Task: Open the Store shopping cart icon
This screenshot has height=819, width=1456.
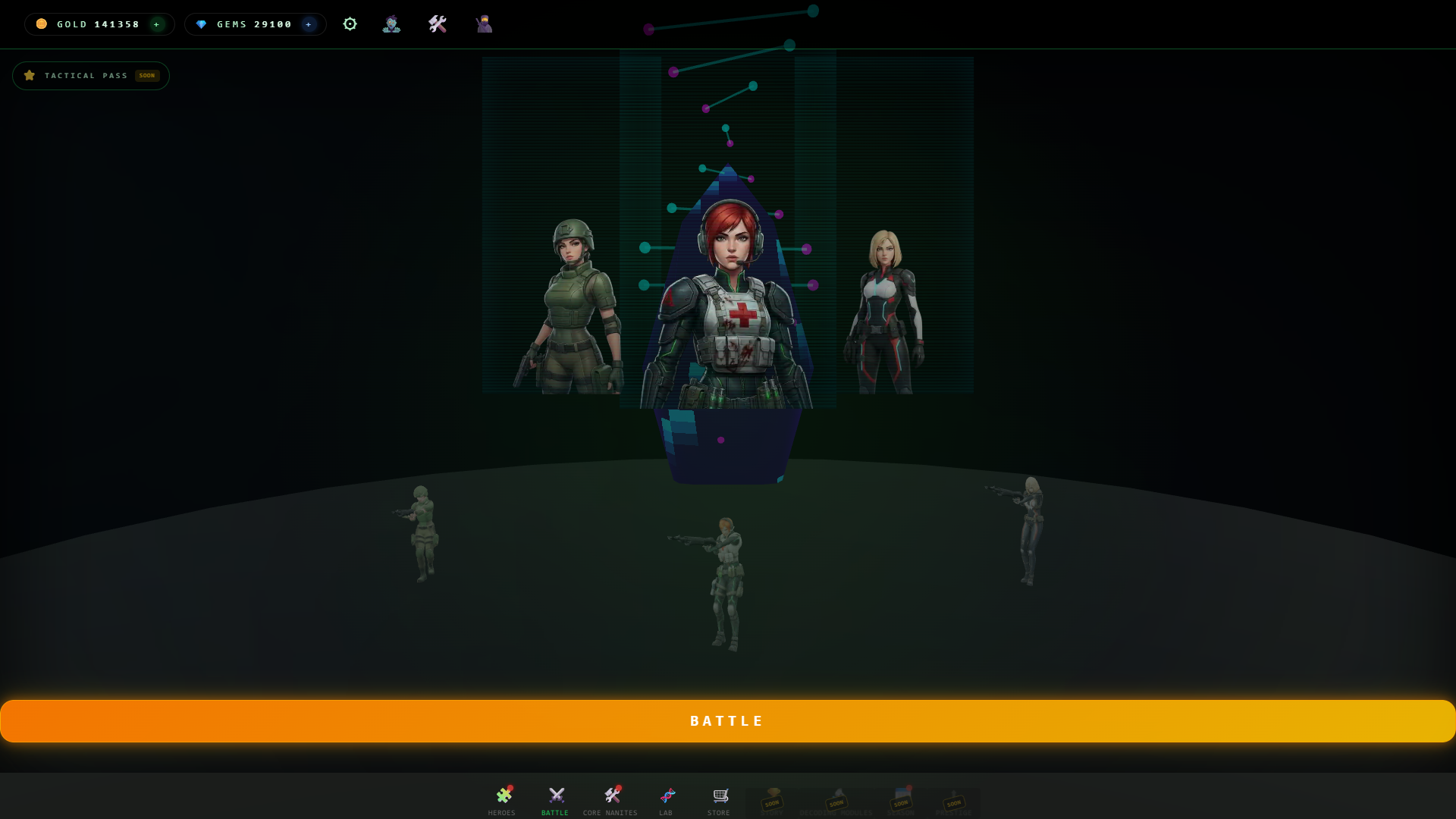Action: (718, 795)
